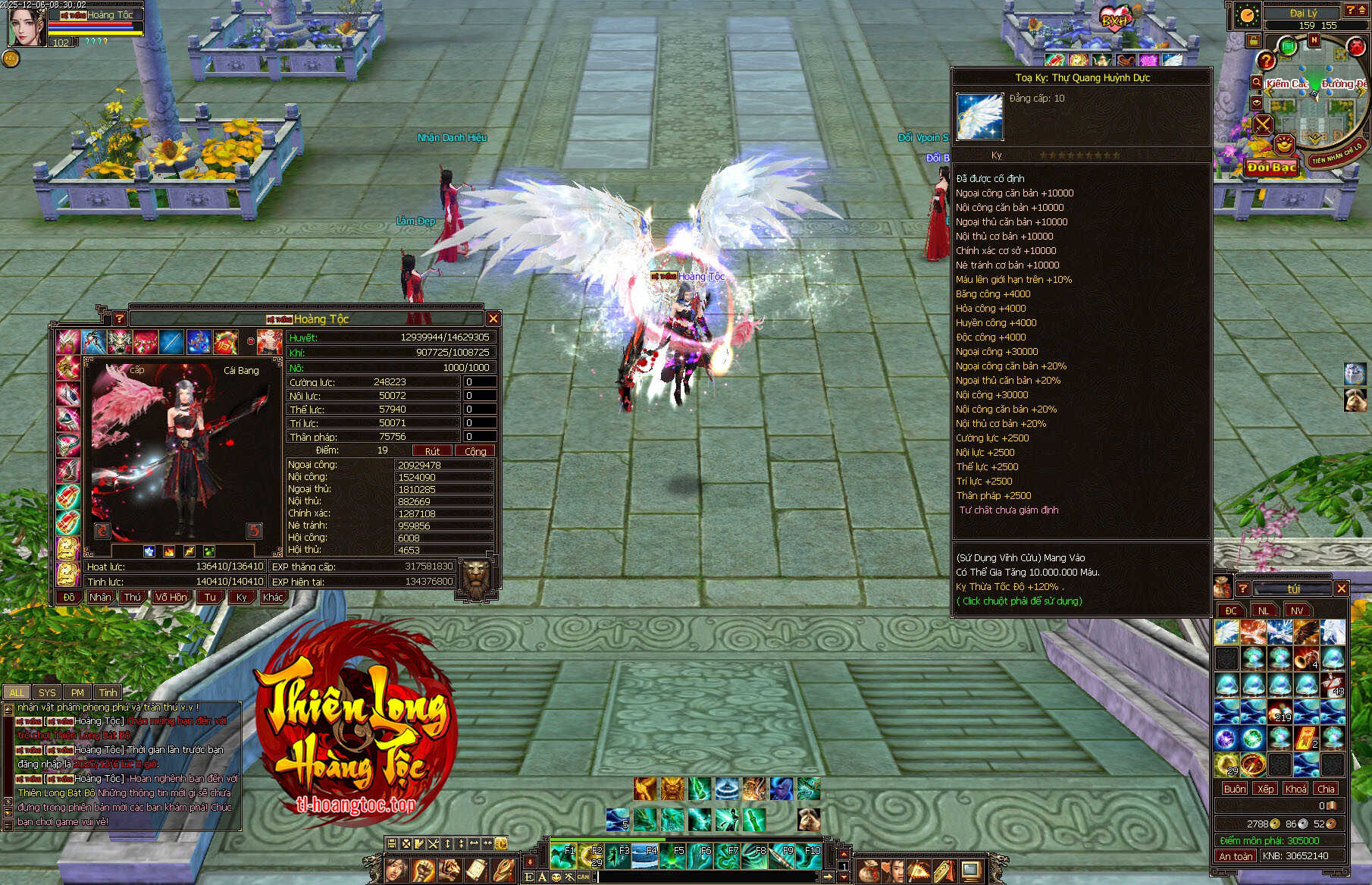
Task: Open the Thú tab in character panel
Action: pos(133,597)
